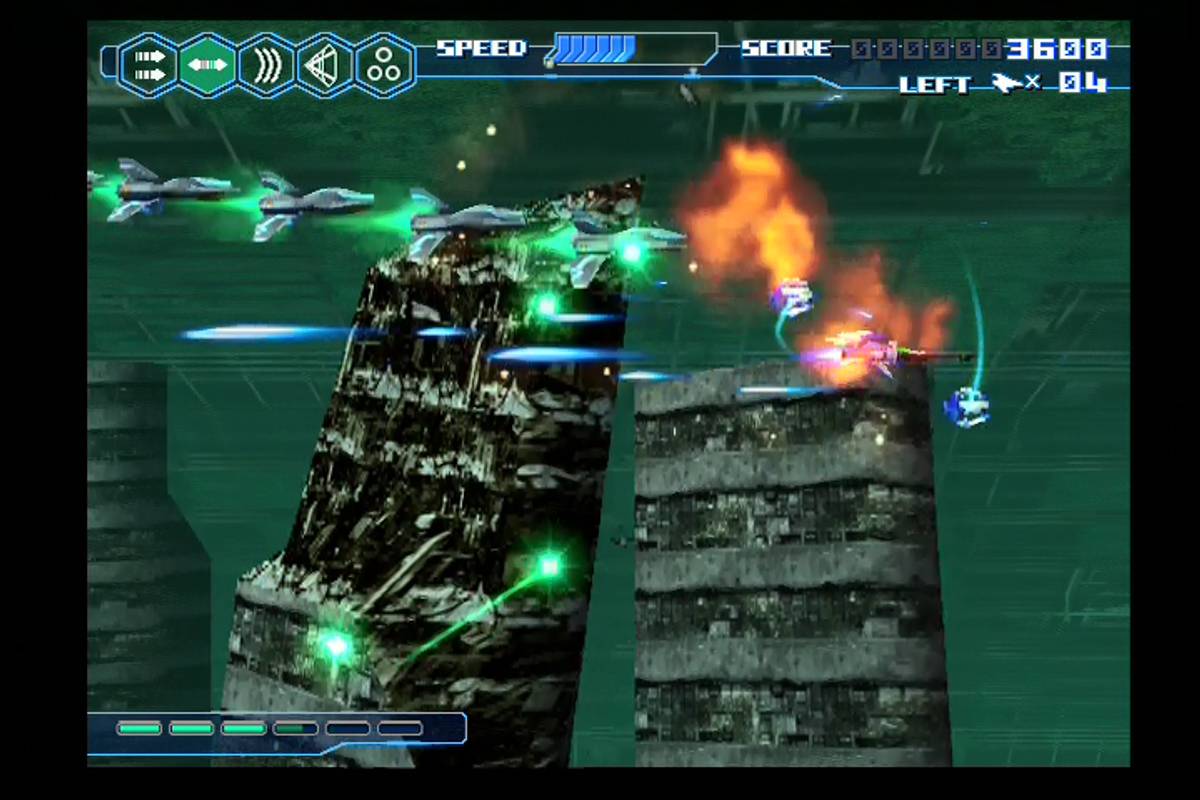Screen dimensions: 1200x800
Task: Activate the wireframe cone weapon icon
Action: [326, 66]
